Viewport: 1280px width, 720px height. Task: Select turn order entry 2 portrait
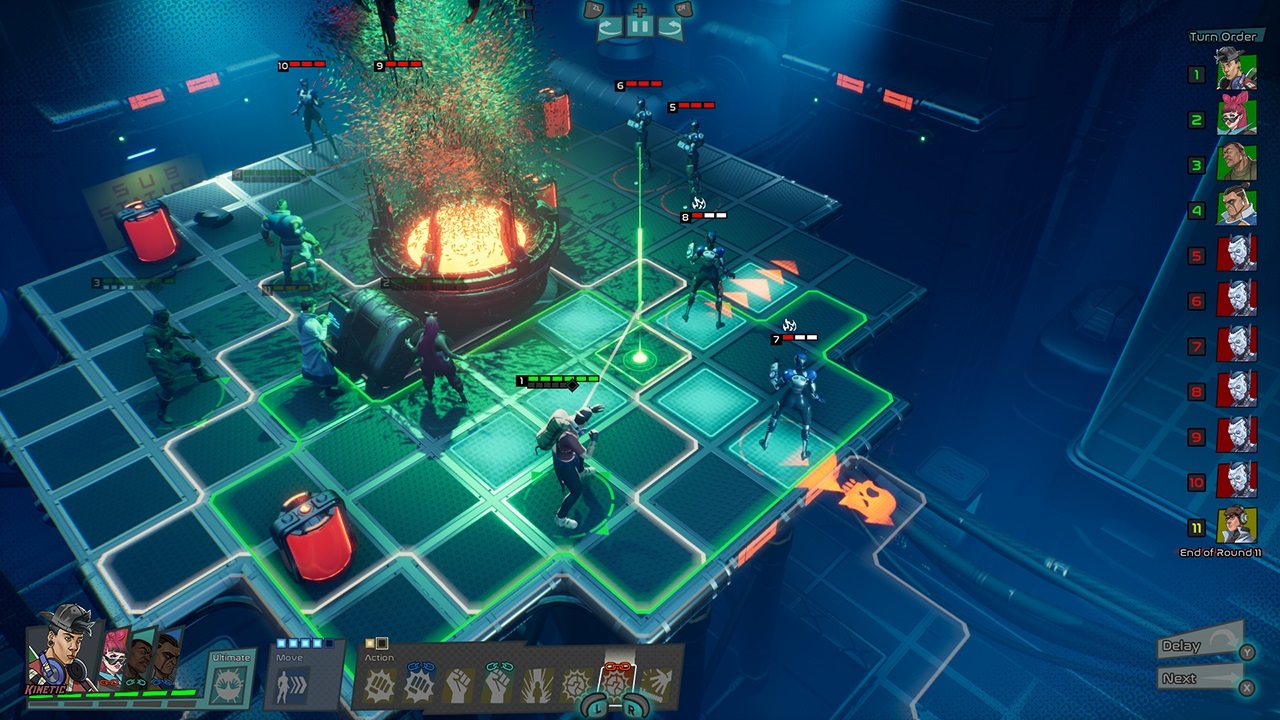click(1236, 118)
